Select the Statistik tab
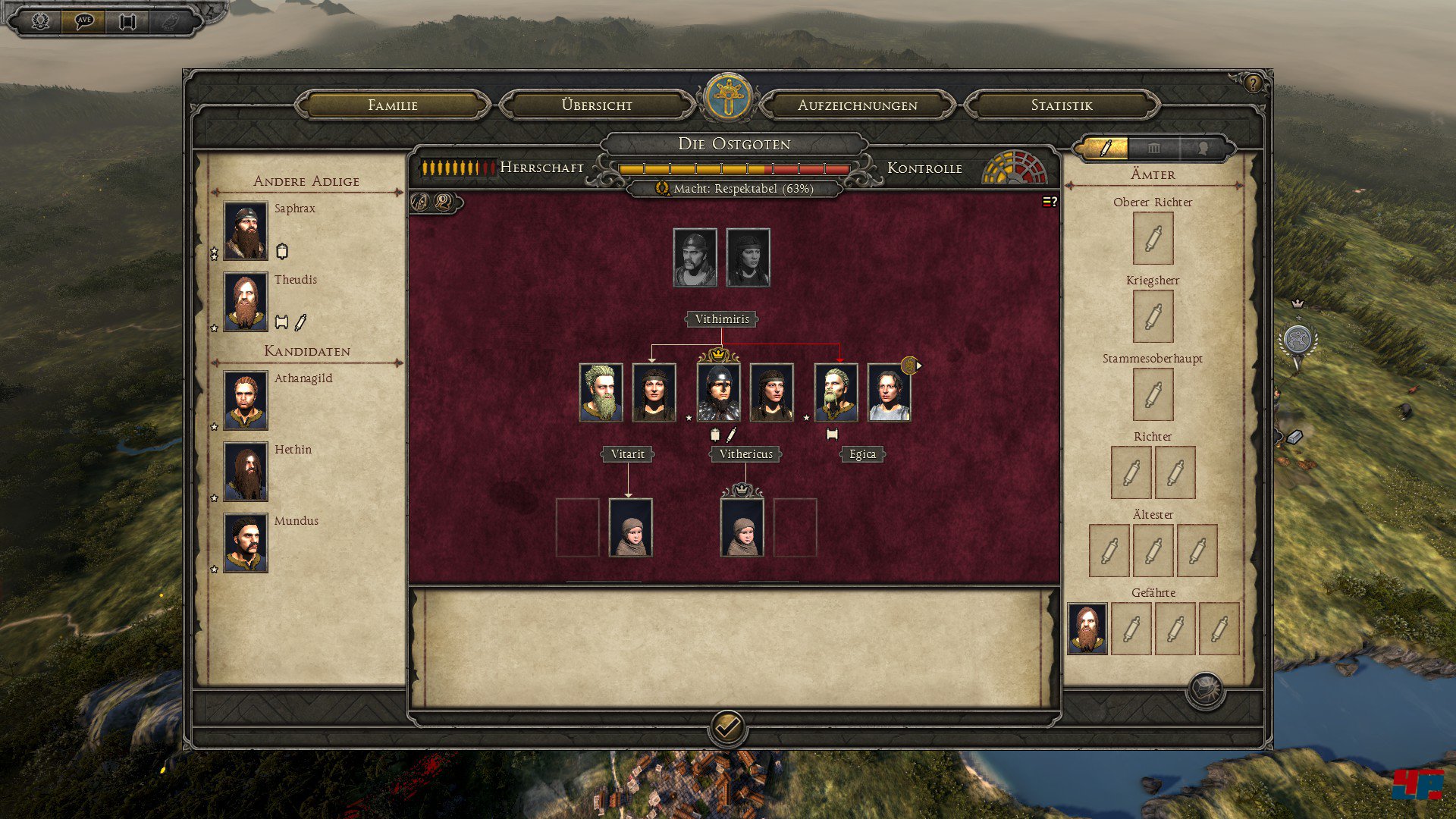The height and width of the screenshot is (819, 1456). [x=1062, y=105]
